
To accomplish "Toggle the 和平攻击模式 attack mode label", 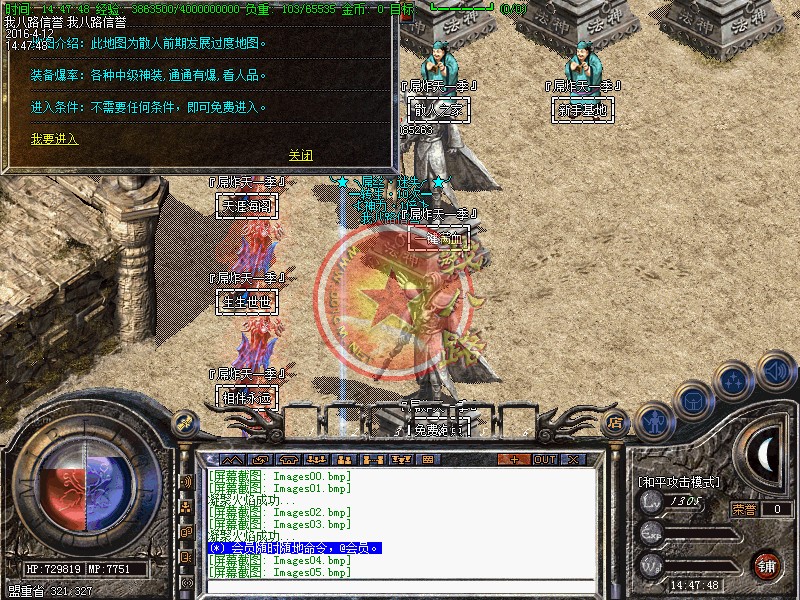I will pyautogui.click(x=678, y=482).
